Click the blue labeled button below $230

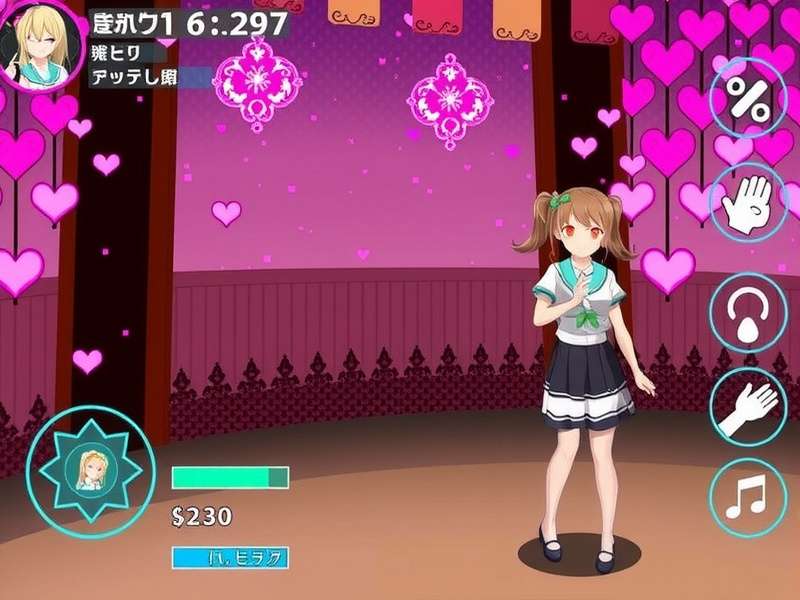point(230,557)
